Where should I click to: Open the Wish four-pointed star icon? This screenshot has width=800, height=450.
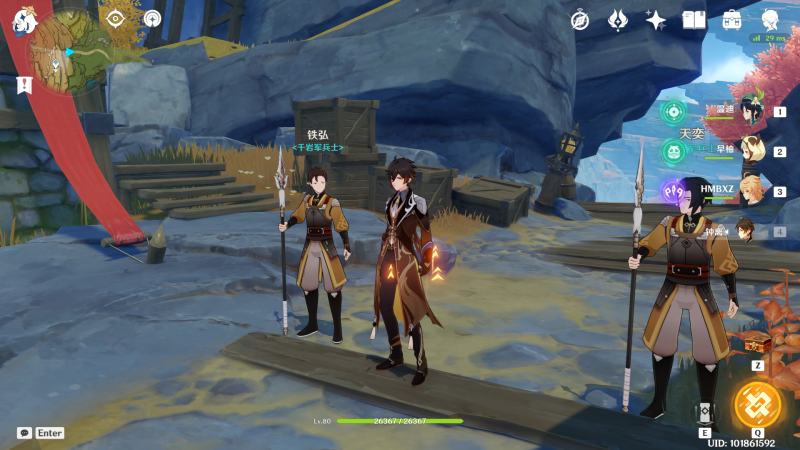(656, 20)
